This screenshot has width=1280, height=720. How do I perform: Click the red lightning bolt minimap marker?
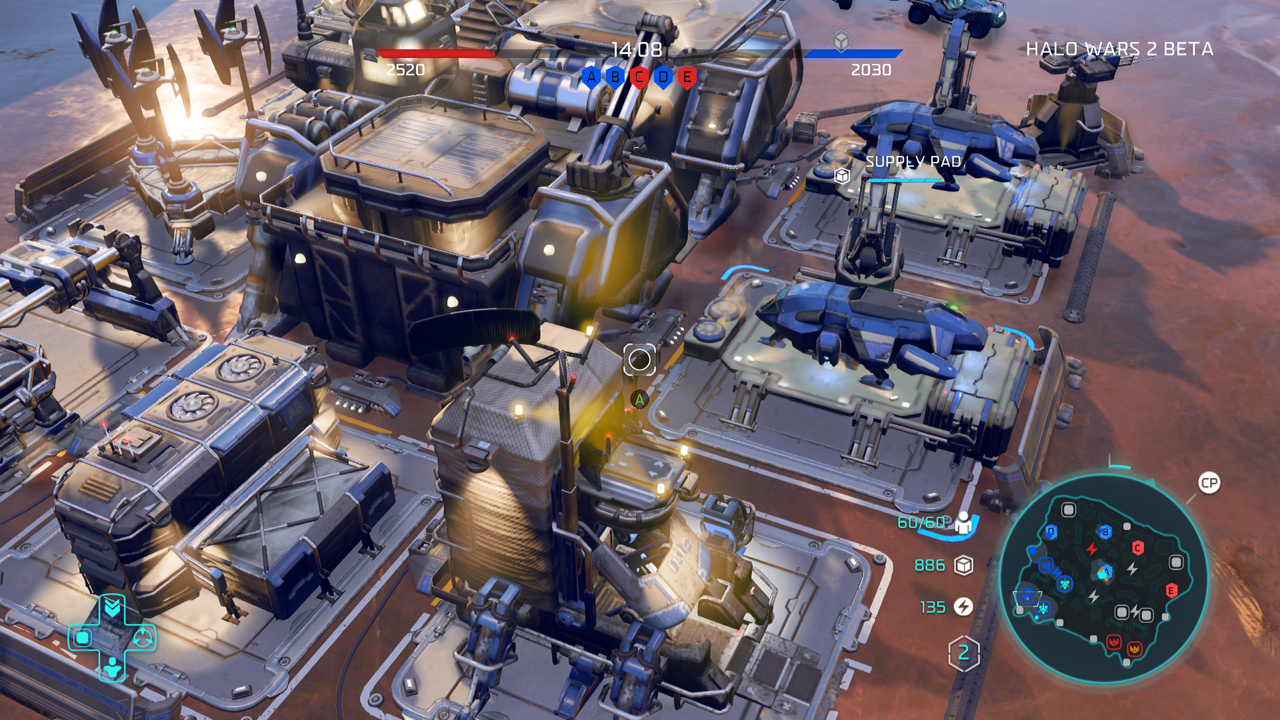(x=1092, y=549)
